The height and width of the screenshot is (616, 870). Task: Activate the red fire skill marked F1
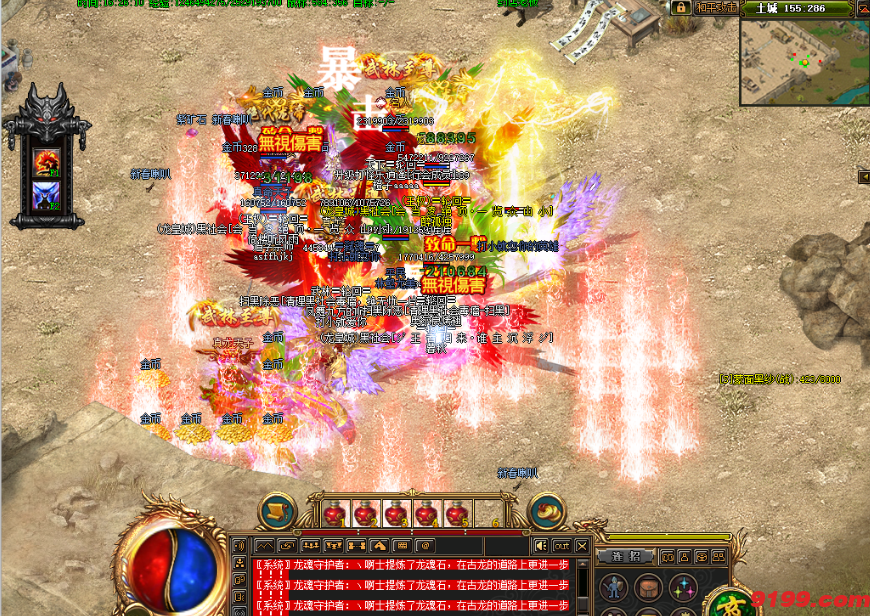(x=47, y=161)
